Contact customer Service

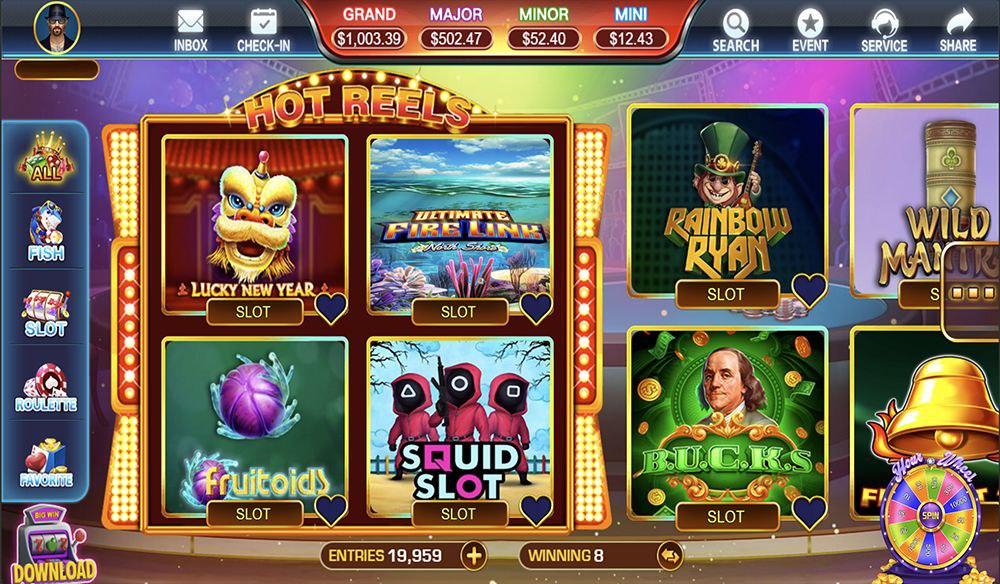click(883, 29)
